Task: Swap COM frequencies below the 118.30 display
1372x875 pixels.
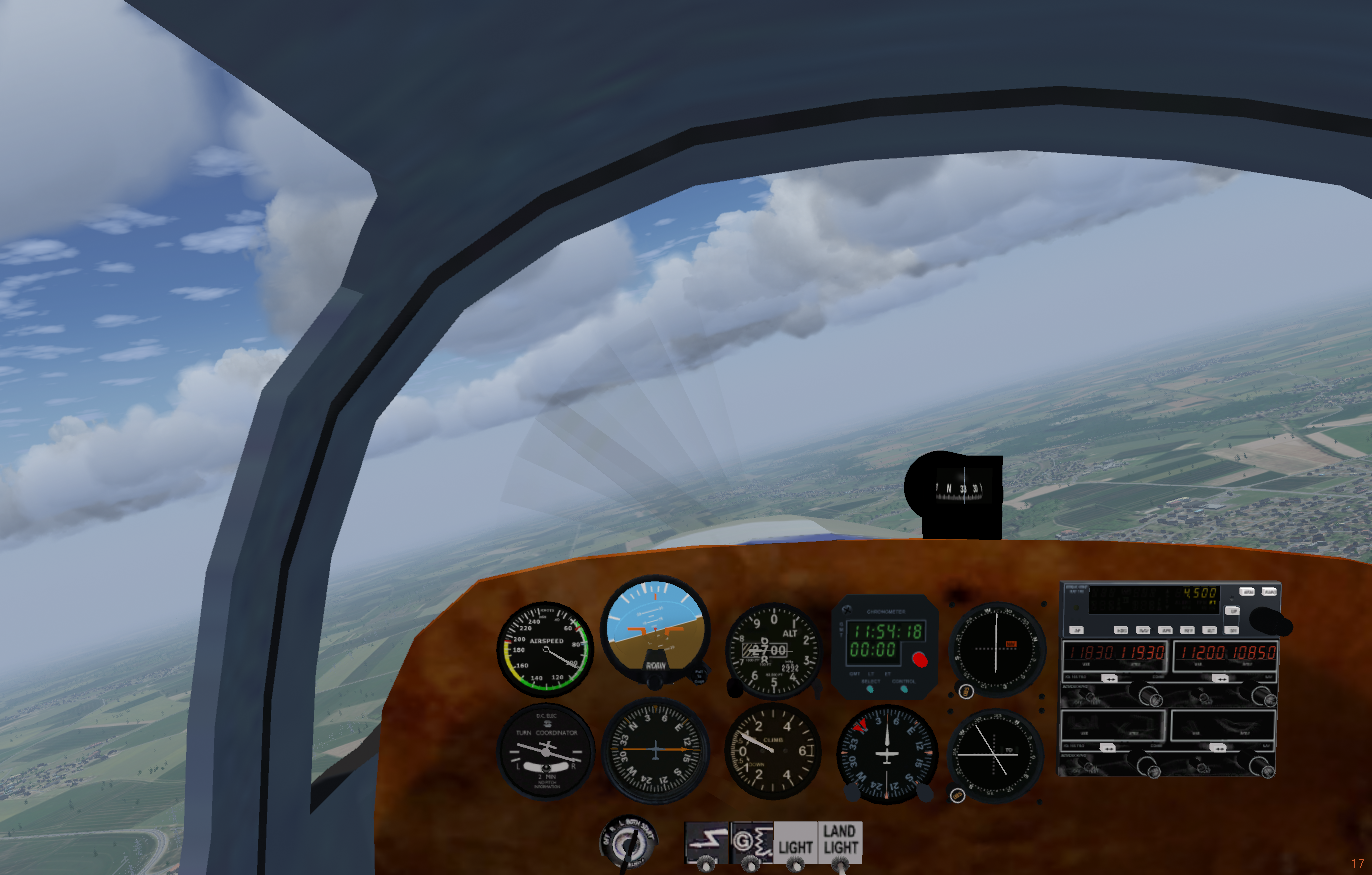Action: [x=1110, y=677]
